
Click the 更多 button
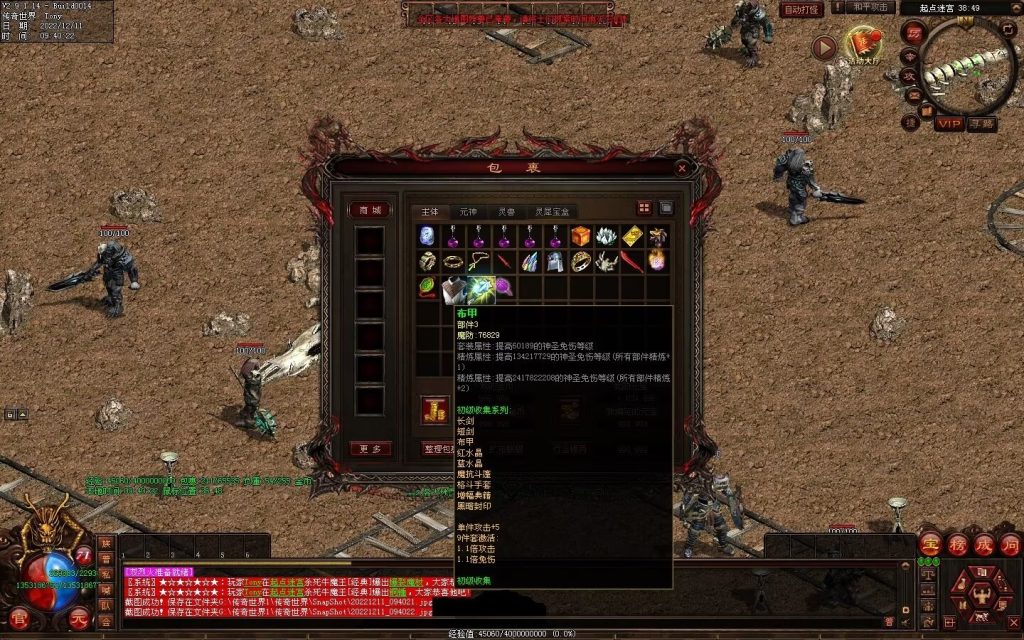tap(369, 449)
